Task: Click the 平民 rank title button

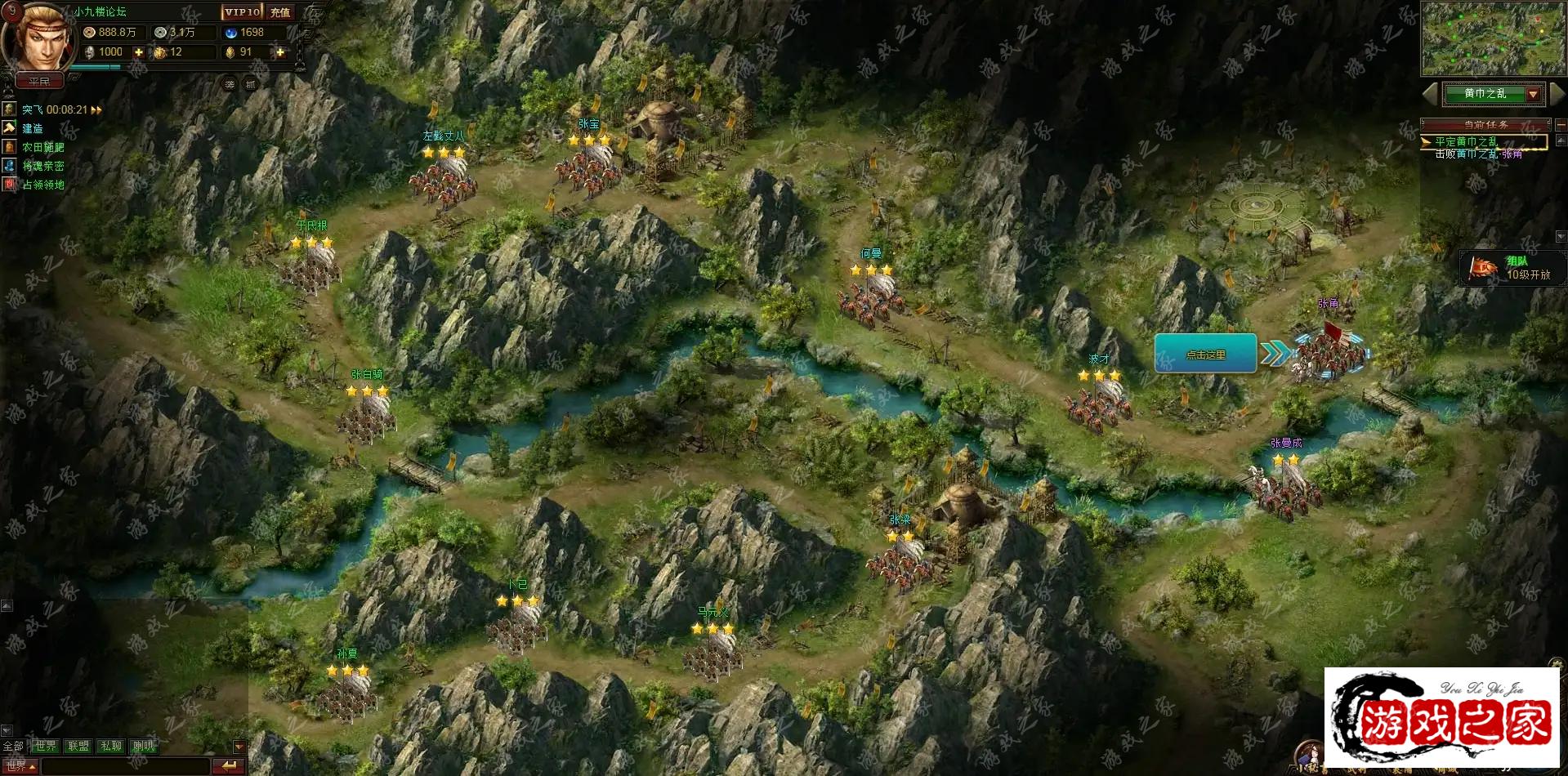Action: point(39,82)
